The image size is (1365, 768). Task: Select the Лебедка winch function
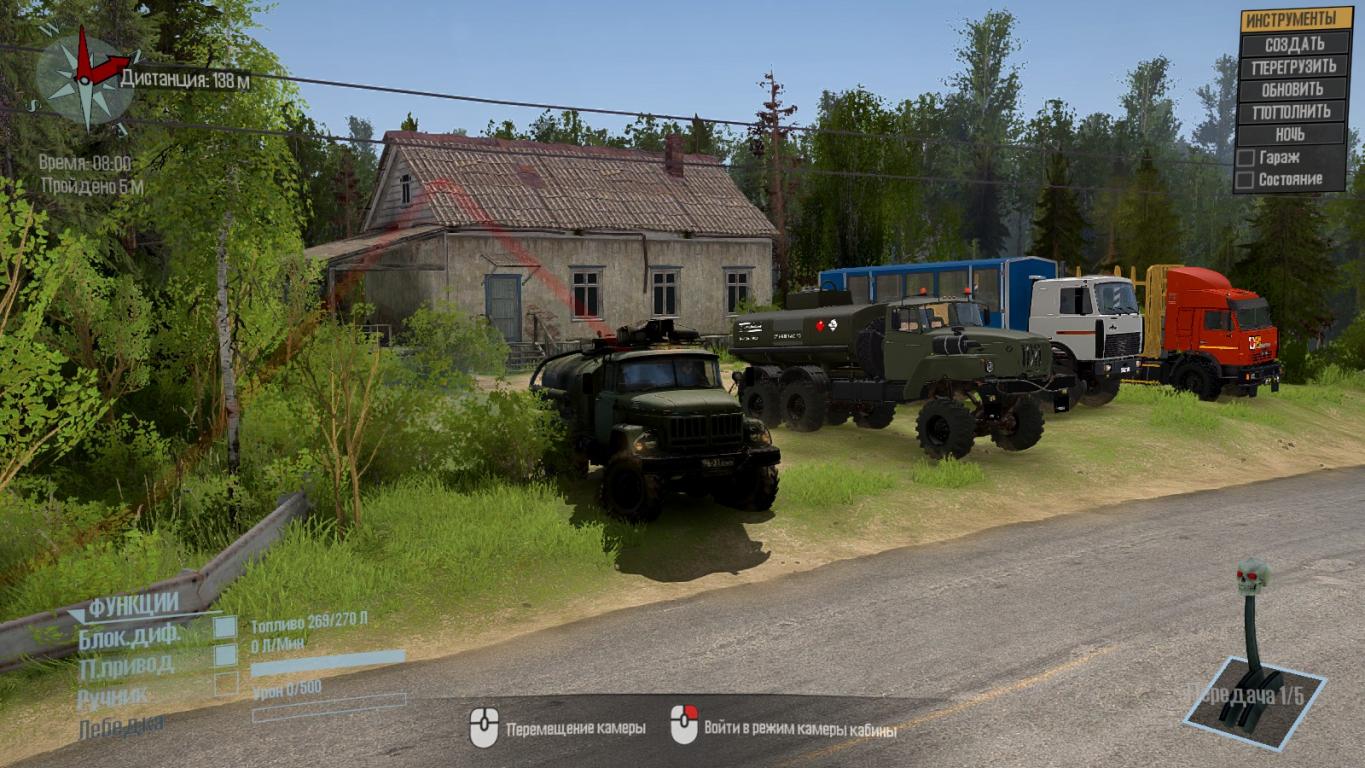(121, 725)
